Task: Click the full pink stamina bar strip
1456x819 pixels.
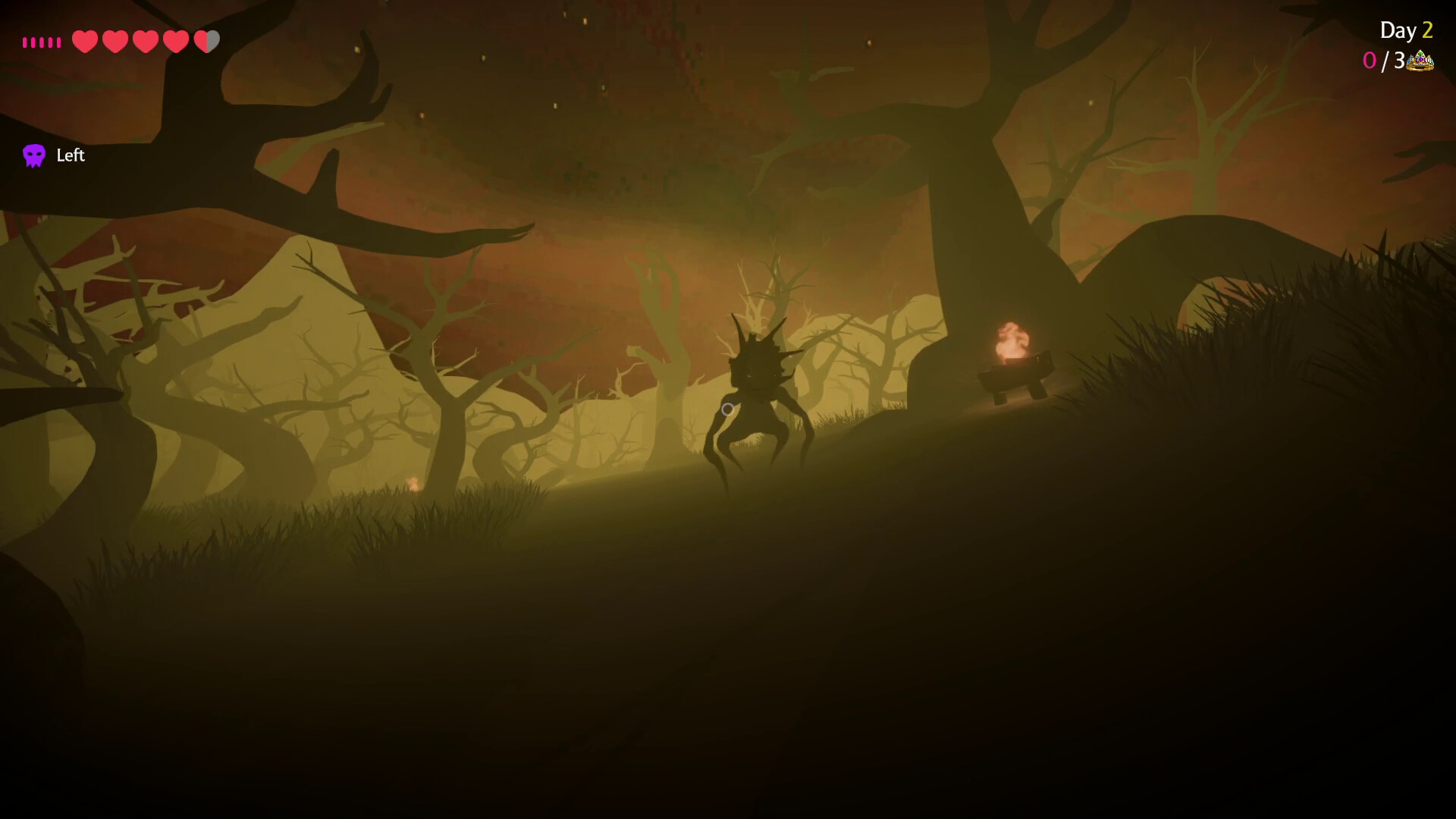Action: click(x=42, y=42)
